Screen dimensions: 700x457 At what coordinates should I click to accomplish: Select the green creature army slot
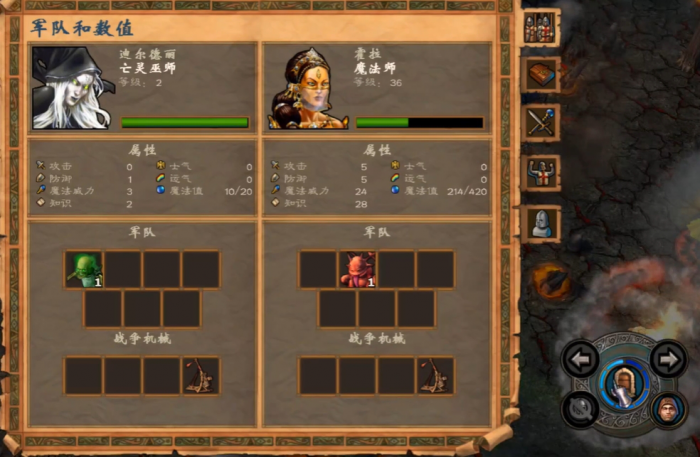pyautogui.click(x=84, y=269)
